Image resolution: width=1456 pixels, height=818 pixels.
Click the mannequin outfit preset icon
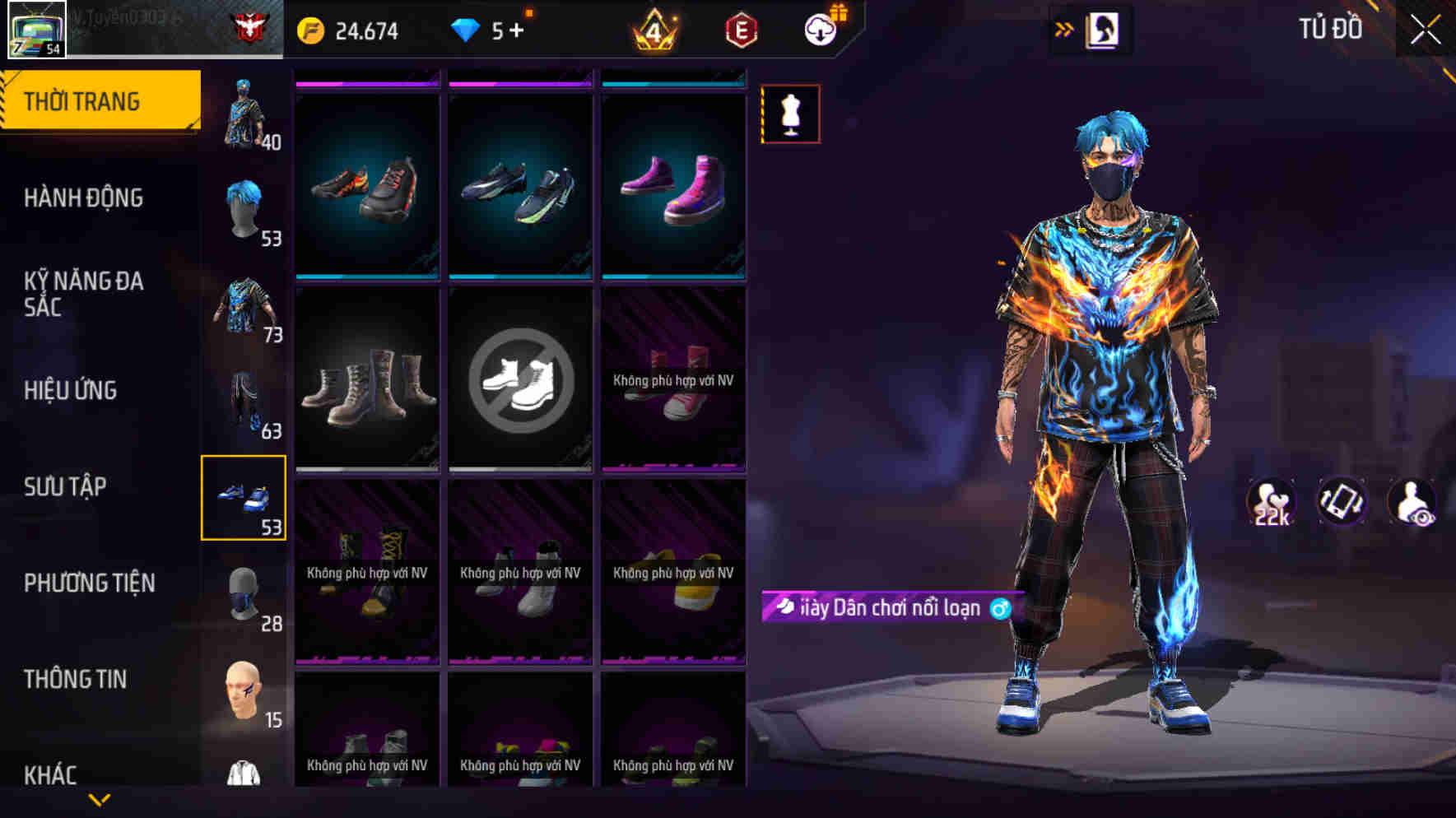(x=789, y=114)
